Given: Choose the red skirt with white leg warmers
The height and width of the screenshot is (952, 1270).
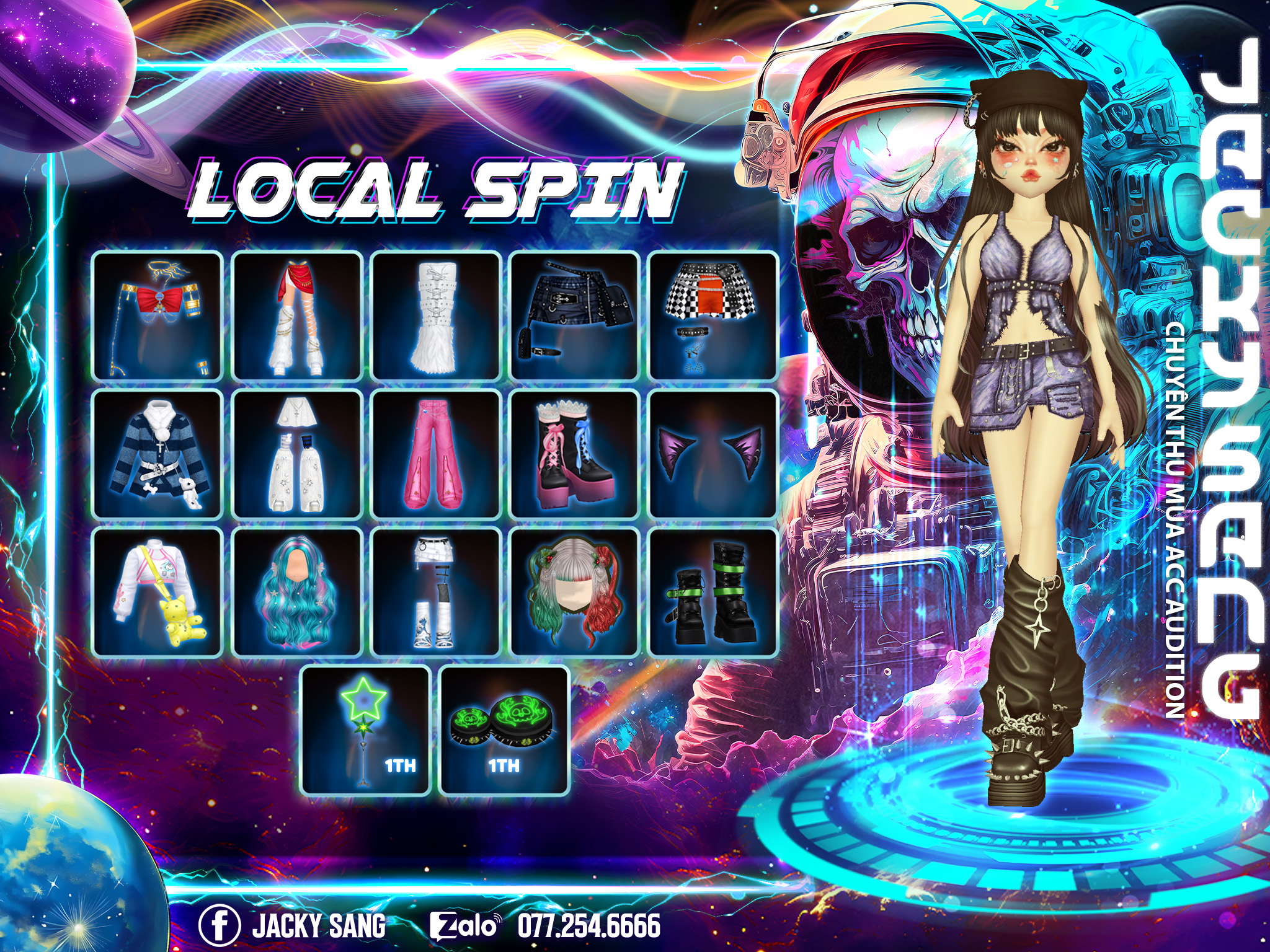Looking at the screenshot, I should pyautogui.click(x=296, y=315).
